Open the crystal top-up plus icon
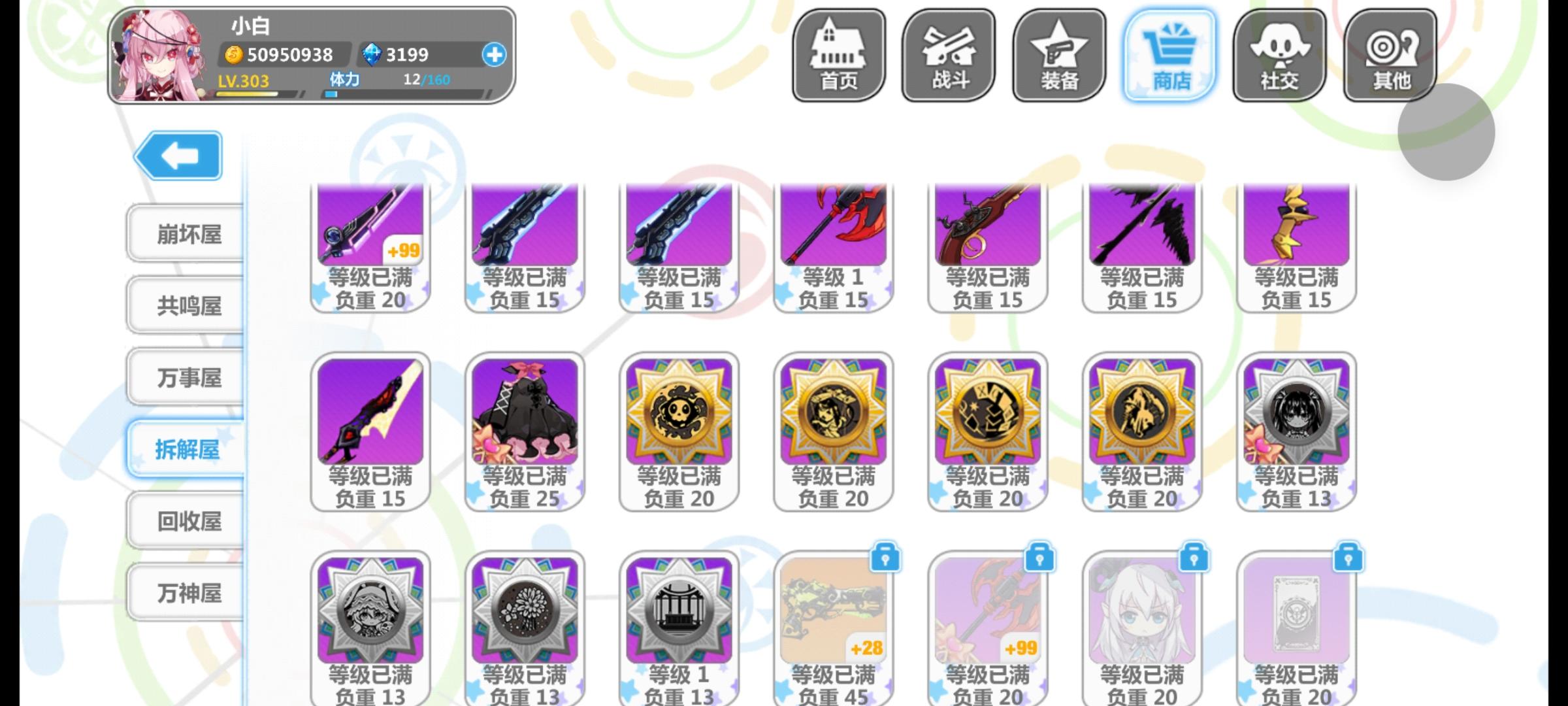Image resolution: width=1568 pixels, height=706 pixels. click(495, 56)
